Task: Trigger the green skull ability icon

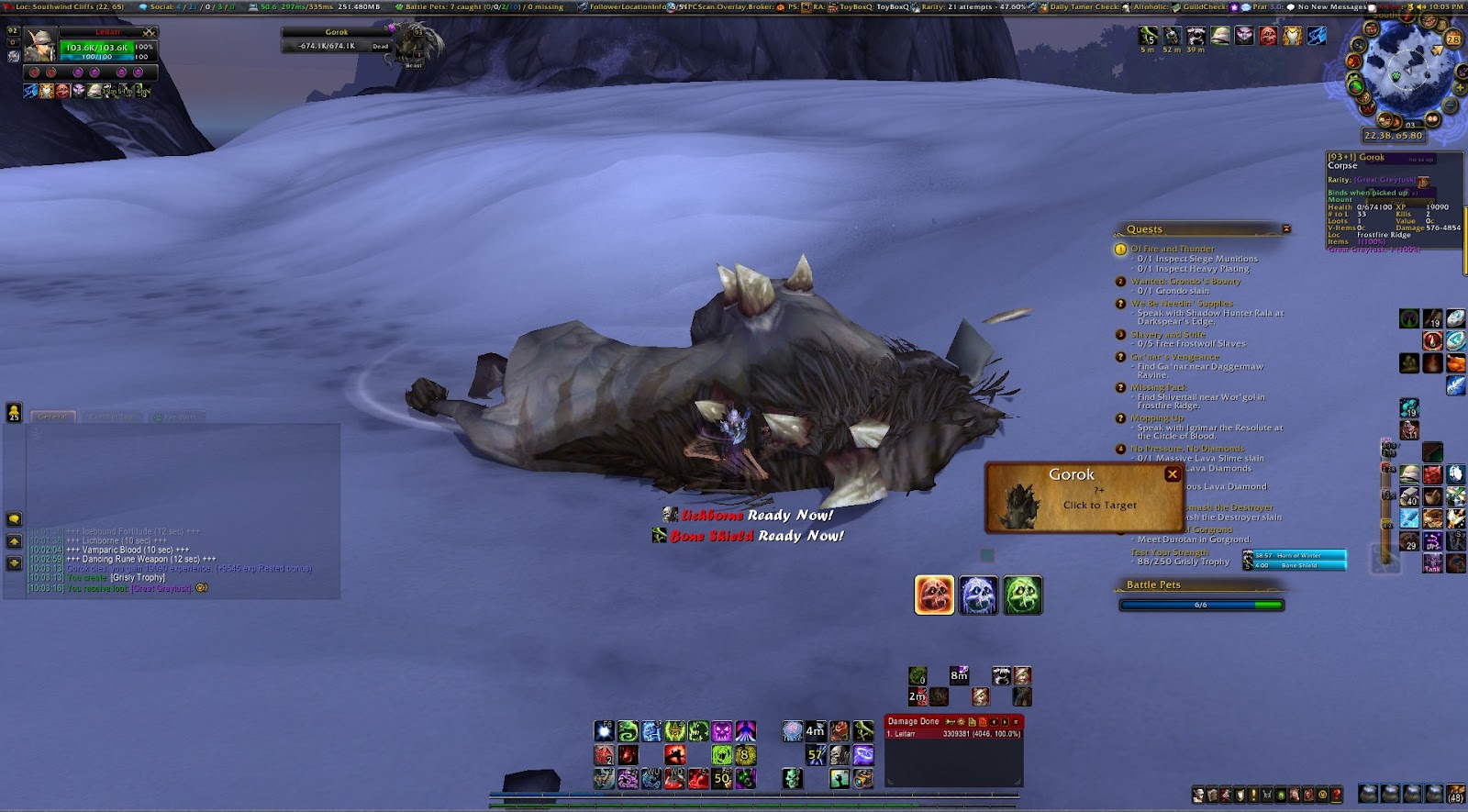Action: (1022, 595)
